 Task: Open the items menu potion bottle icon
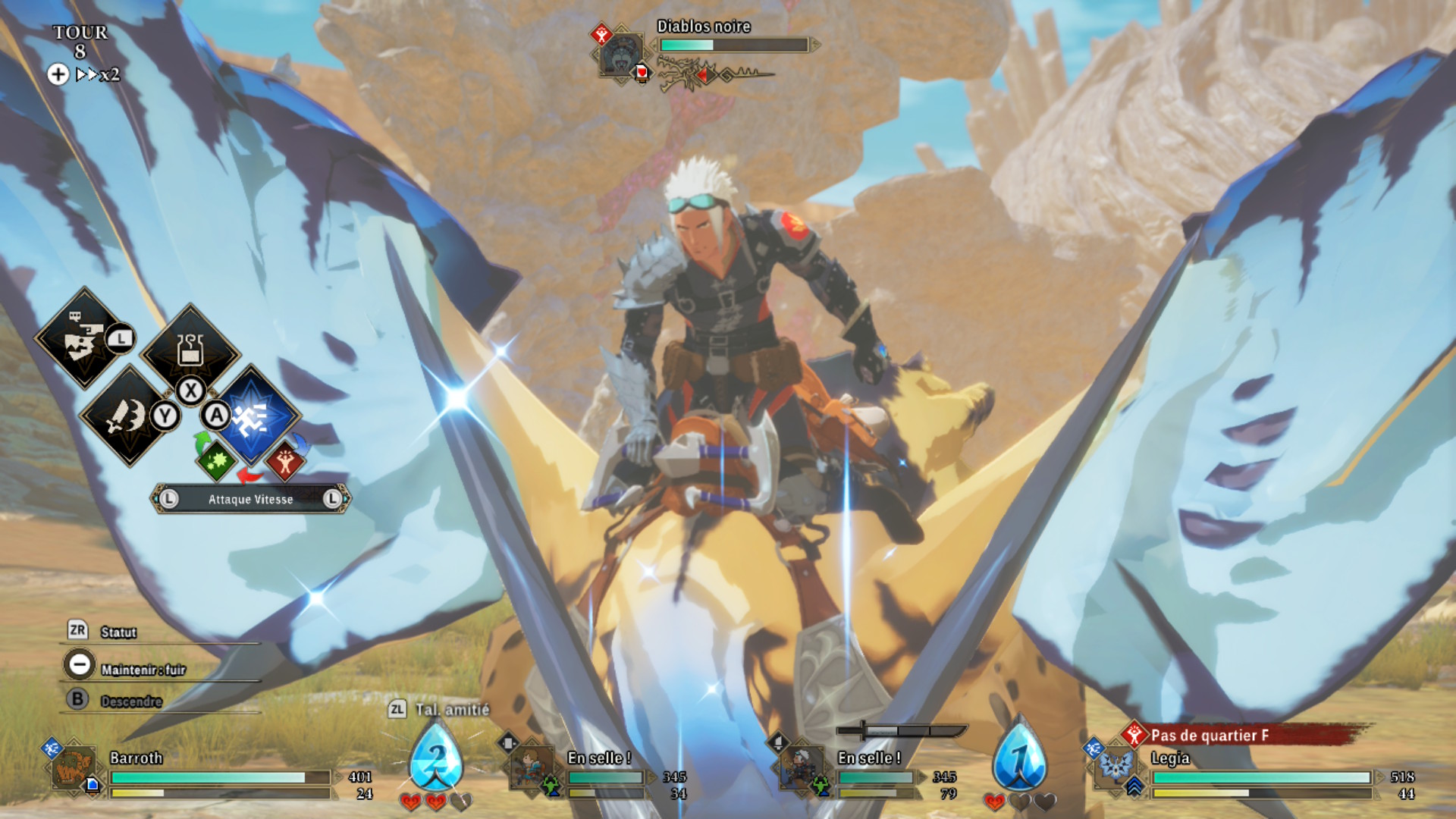pos(190,350)
